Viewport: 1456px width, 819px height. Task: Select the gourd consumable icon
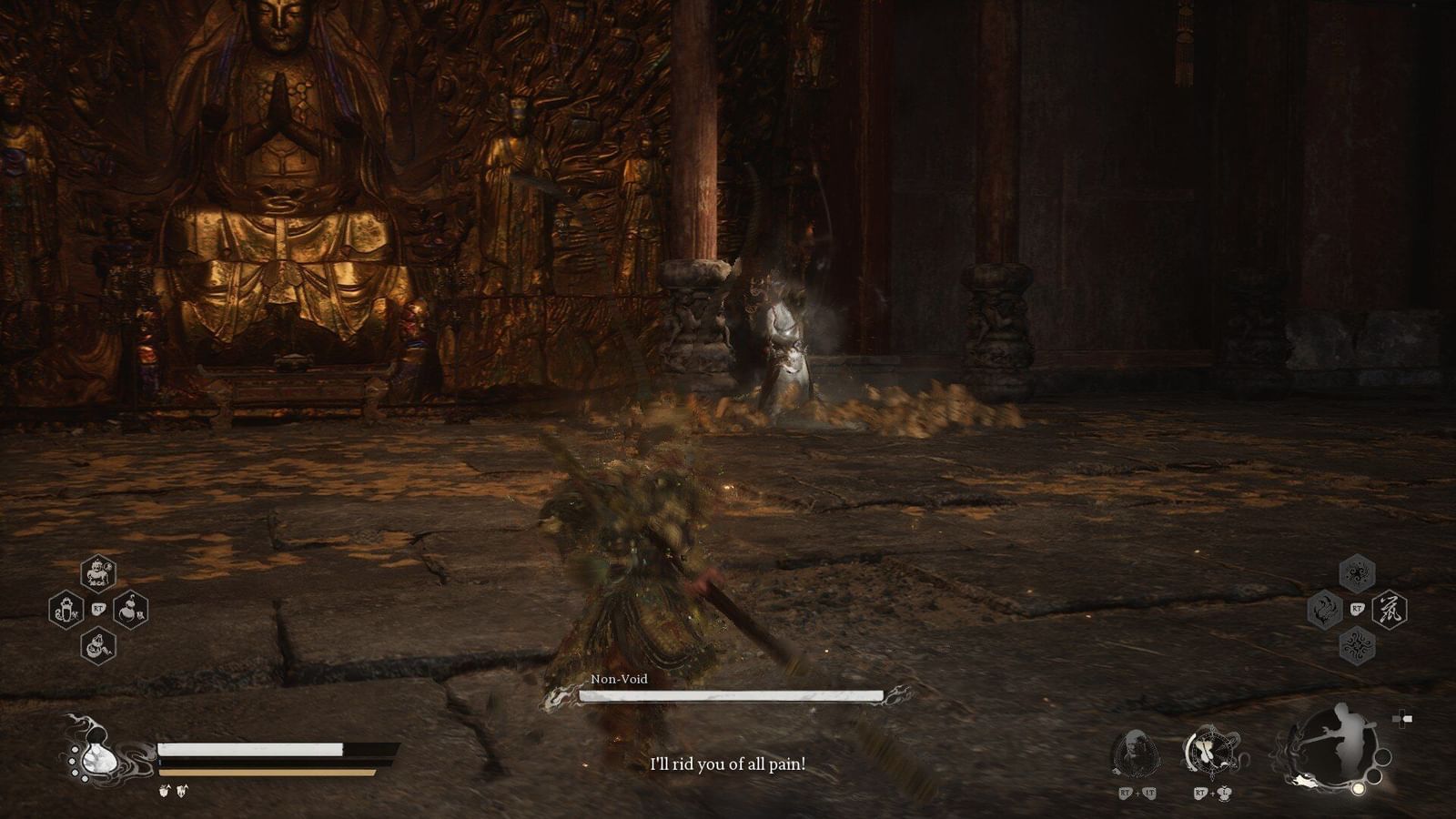pyautogui.click(x=131, y=610)
